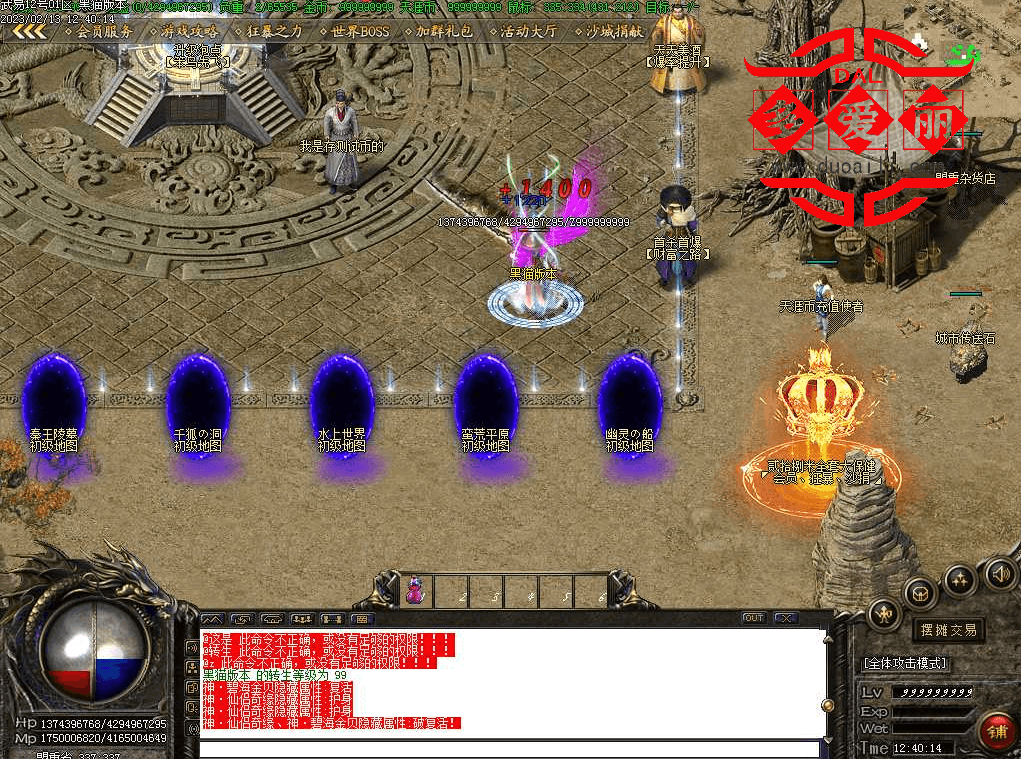The width and height of the screenshot is (1021, 759).
Task: Close the game with the X button
Action: click(x=785, y=618)
